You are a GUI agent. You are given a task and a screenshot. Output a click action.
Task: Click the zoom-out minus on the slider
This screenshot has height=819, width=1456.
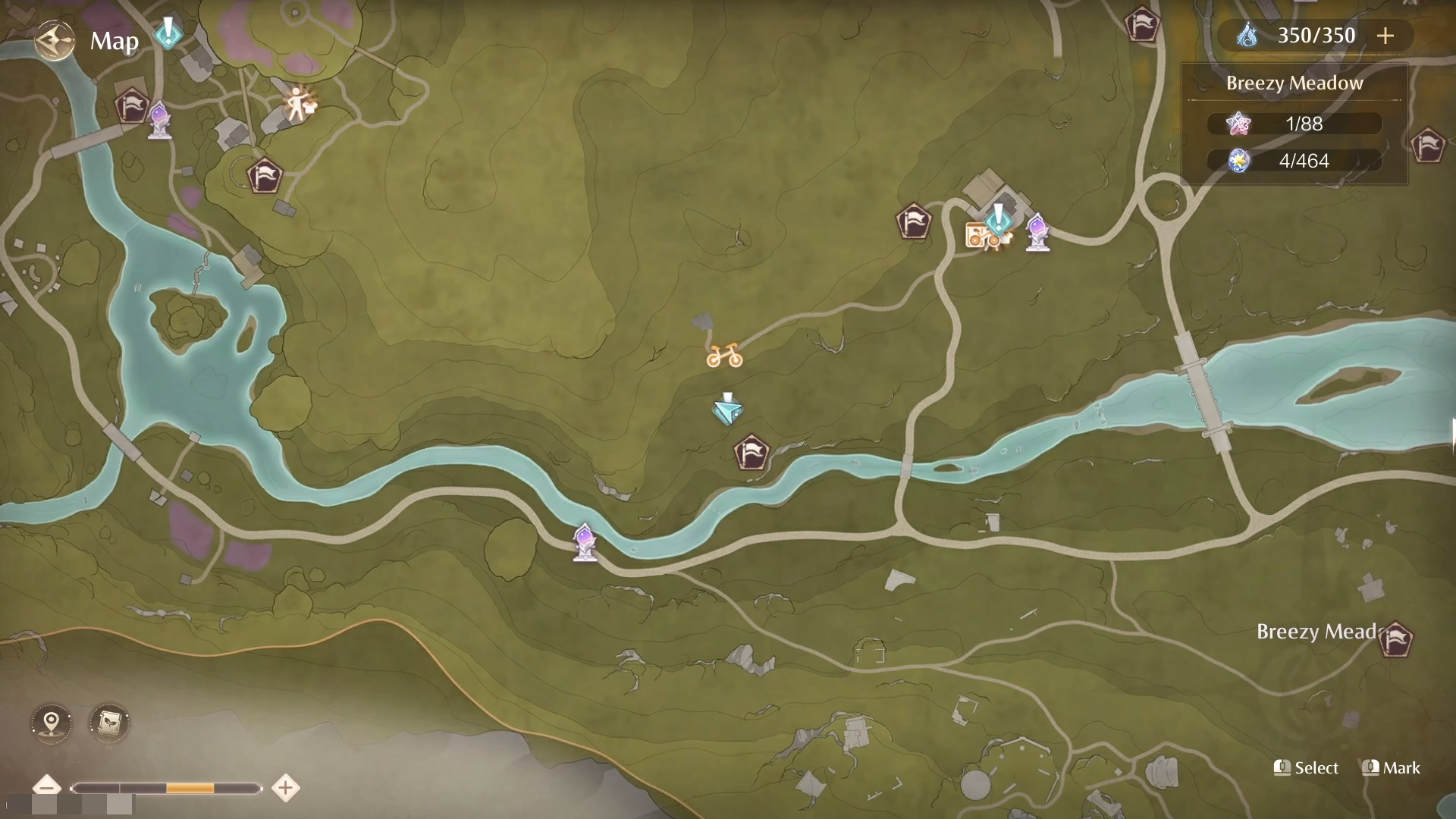point(49,788)
